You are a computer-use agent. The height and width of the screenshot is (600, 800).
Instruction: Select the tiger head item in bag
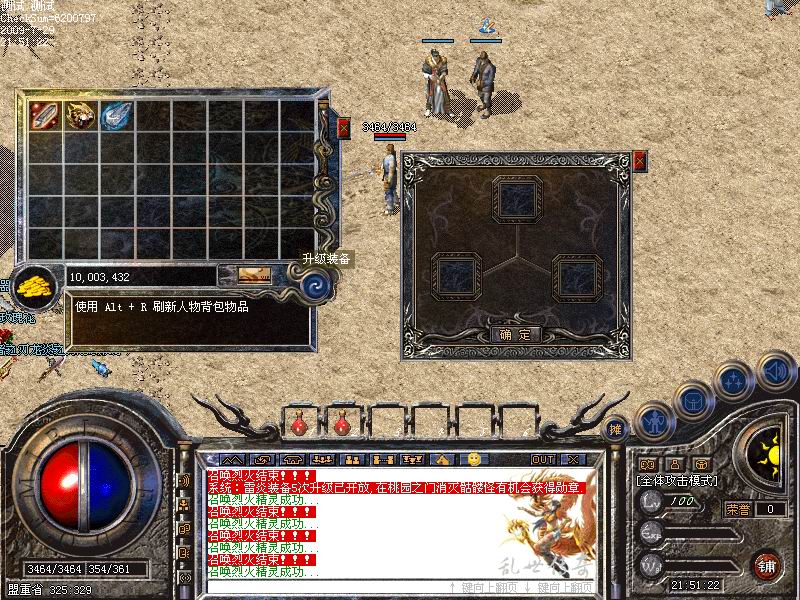coord(80,115)
